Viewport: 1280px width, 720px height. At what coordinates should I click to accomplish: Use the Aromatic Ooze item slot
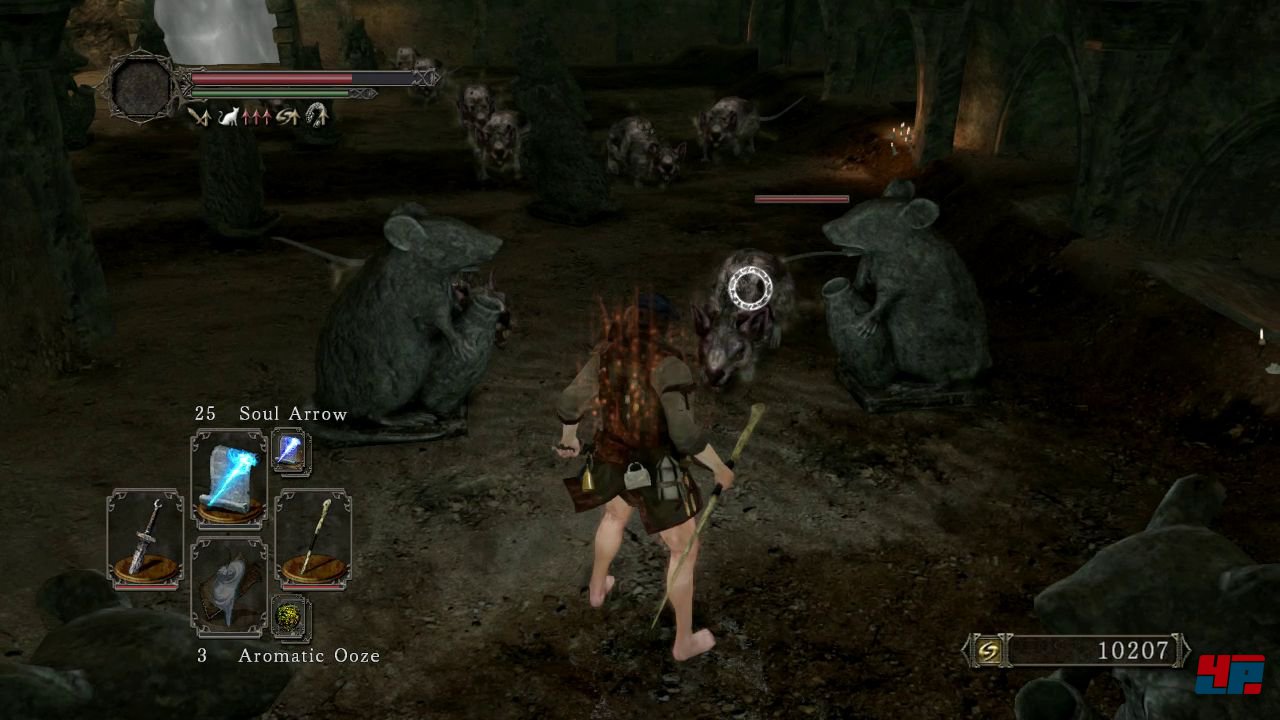point(229,587)
